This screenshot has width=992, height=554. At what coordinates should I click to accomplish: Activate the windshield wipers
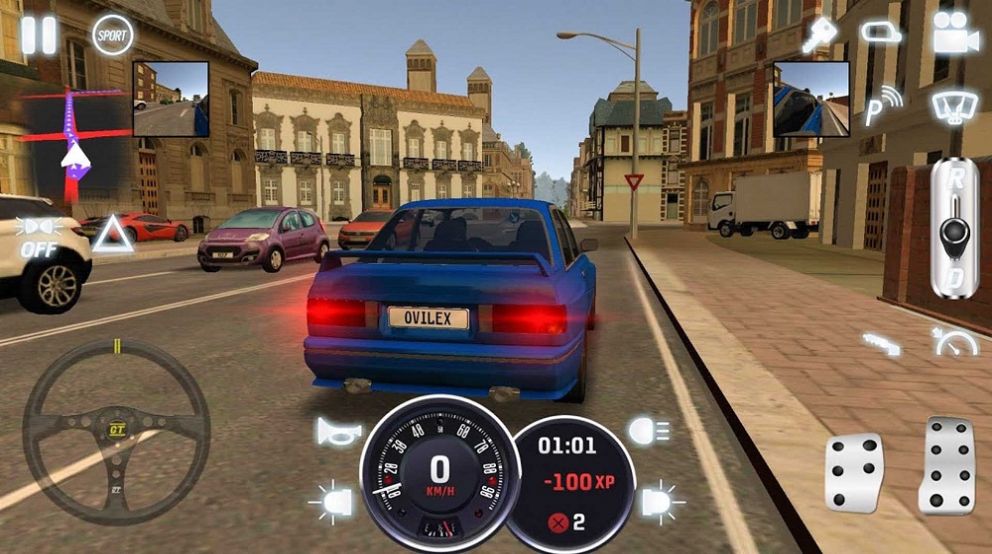pyautogui.click(x=954, y=105)
